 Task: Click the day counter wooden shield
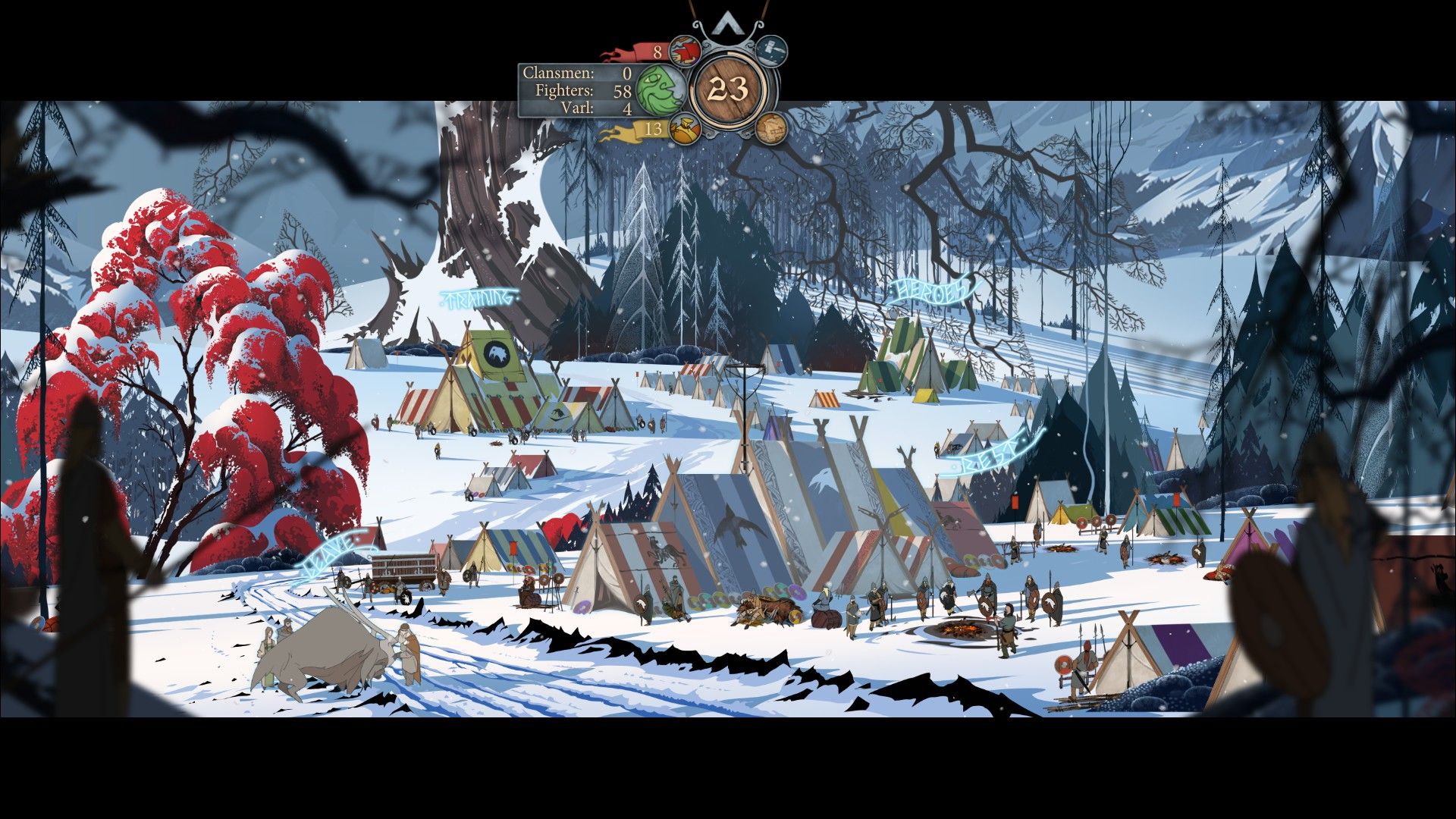(x=730, y=90)
